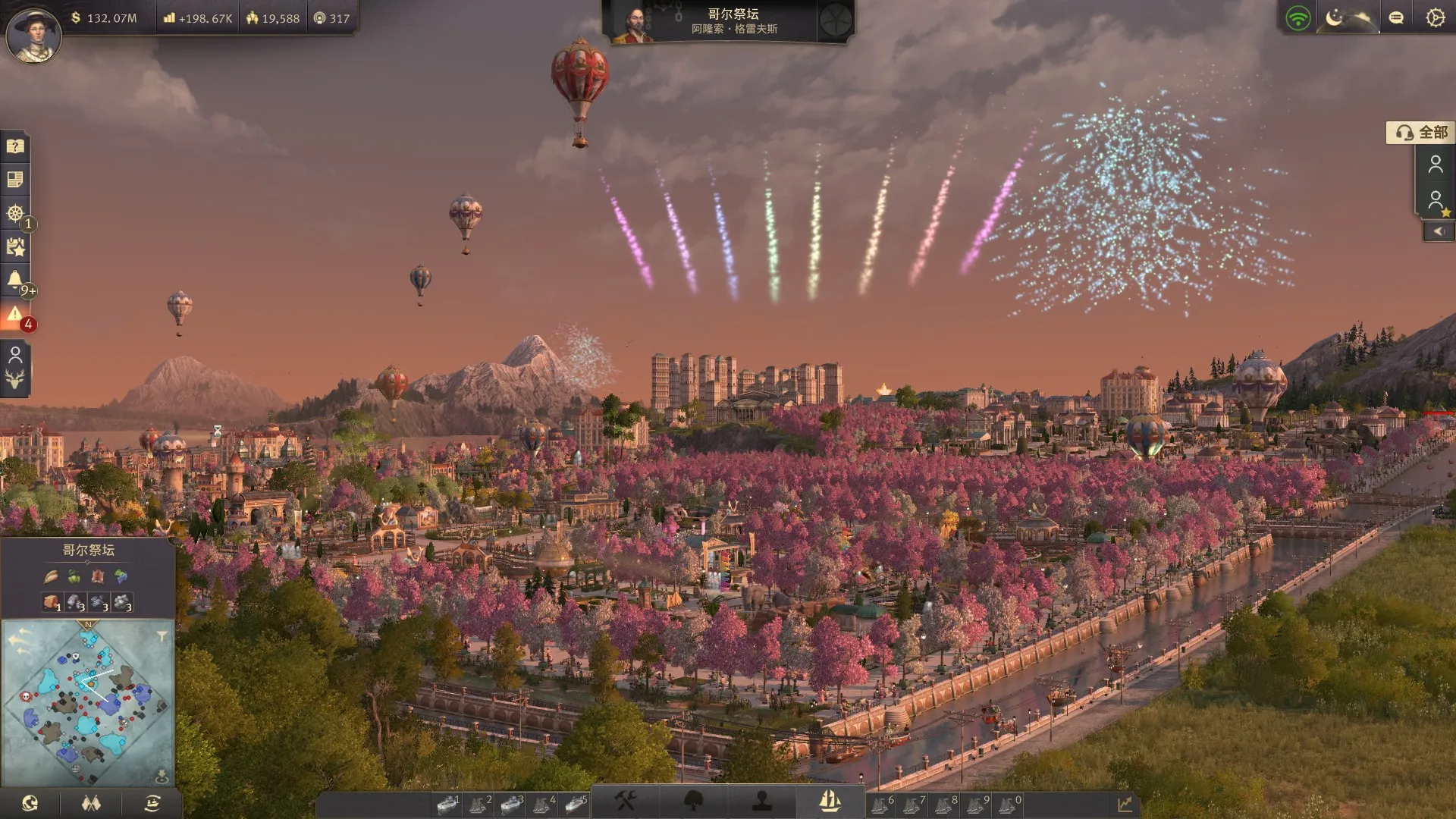This screenshot has width=1456, height=819.
Task: Toggle the day-night cycle moon button
Action: coord(1335,18)
